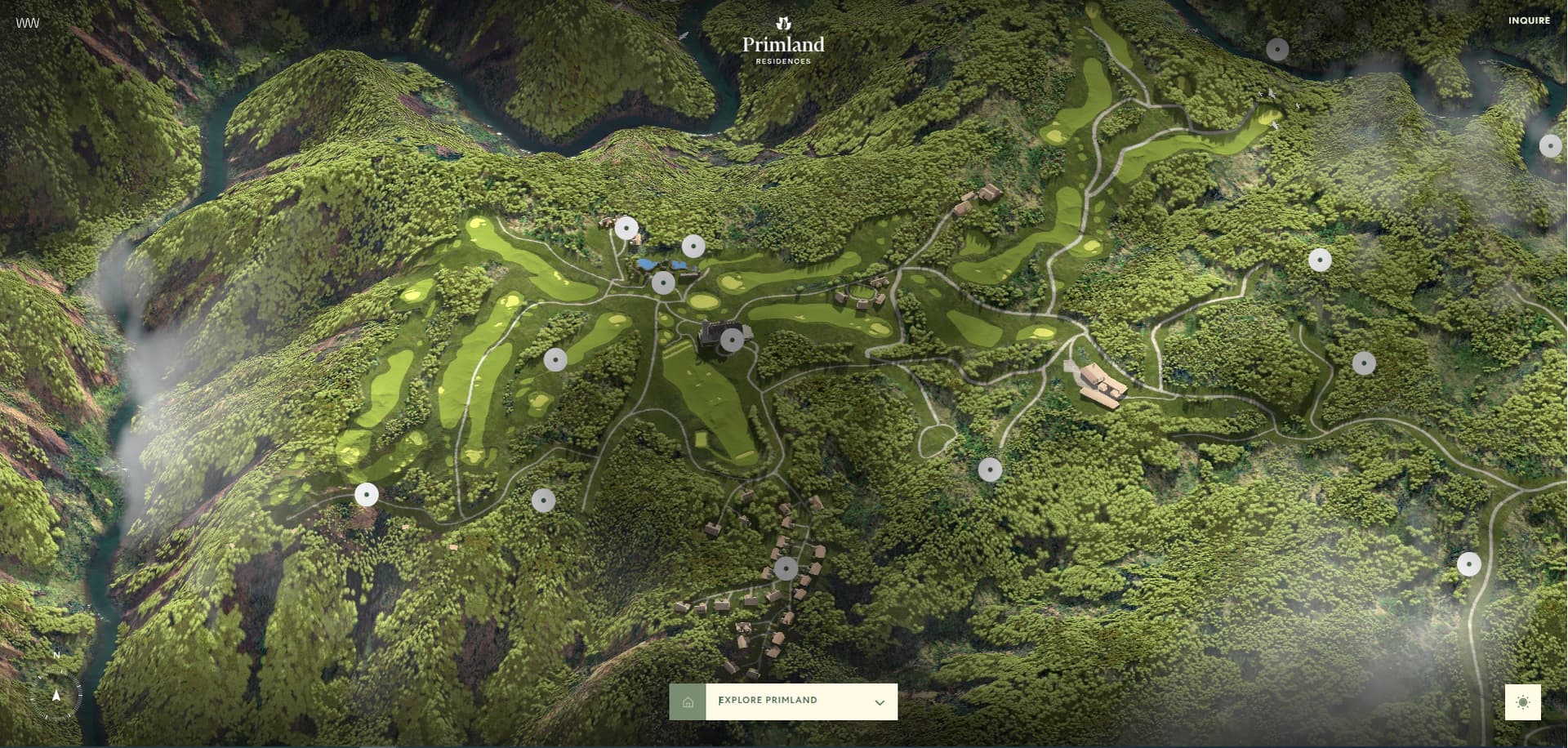Click the north compass control
Image resolution: width=1568 pixels, height=748 pixels.
(56, 696)
